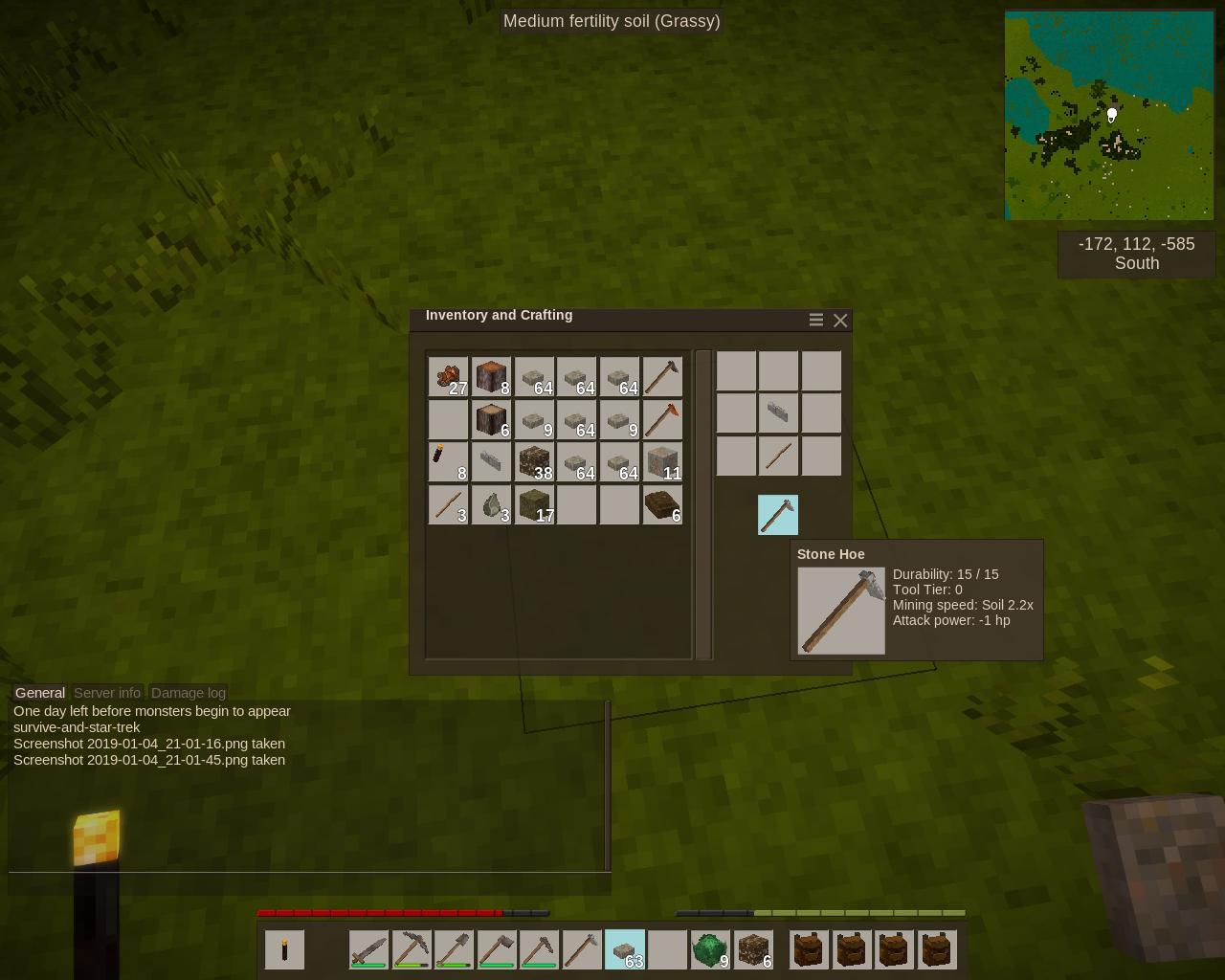Viewport: 1225px width, 980px height.
Task: Select the stack of 3 flint
Action: coord(491,504)
